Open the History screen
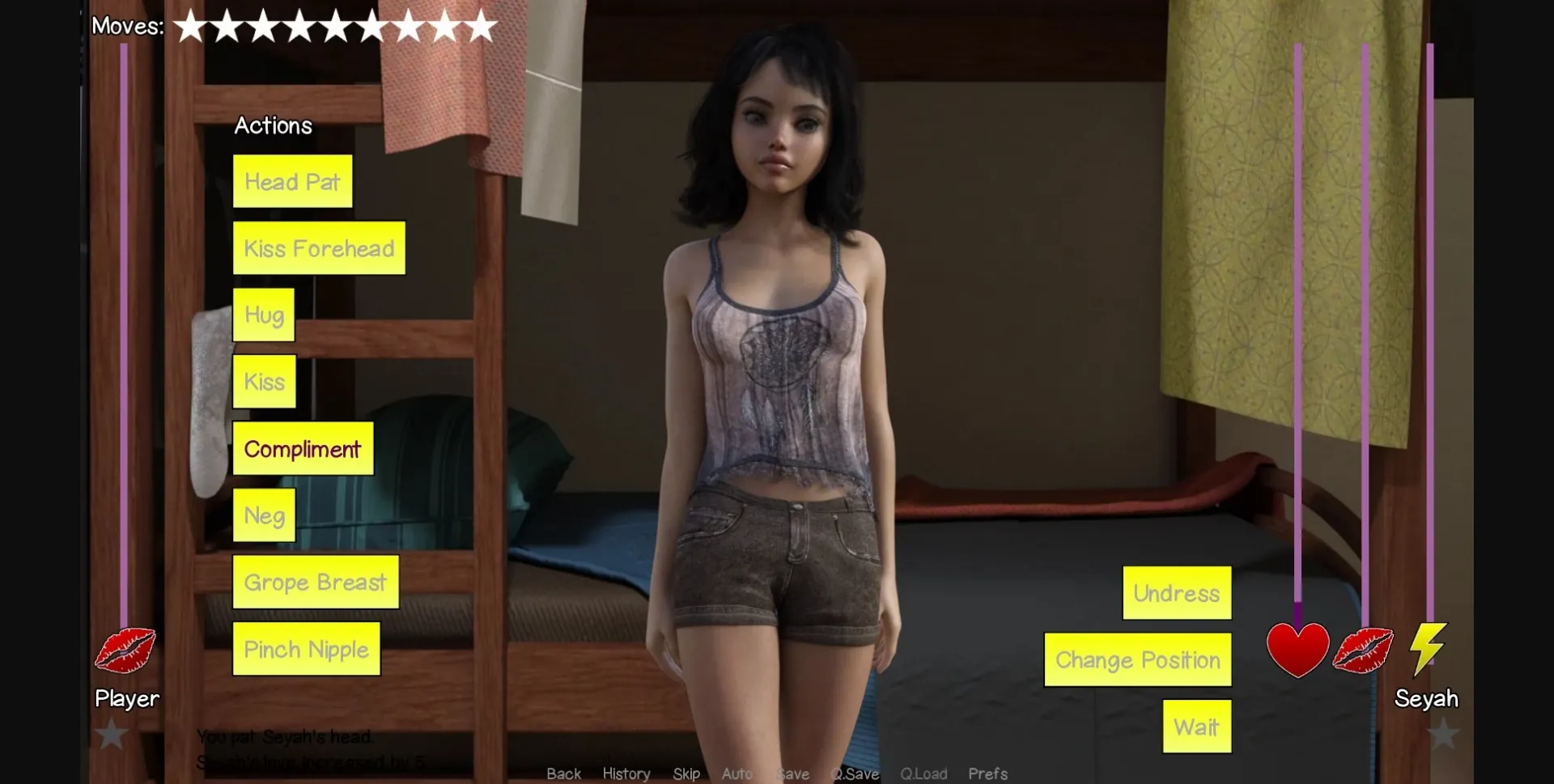The width and height of the screenshot is (1554, 784). point(626,773)
